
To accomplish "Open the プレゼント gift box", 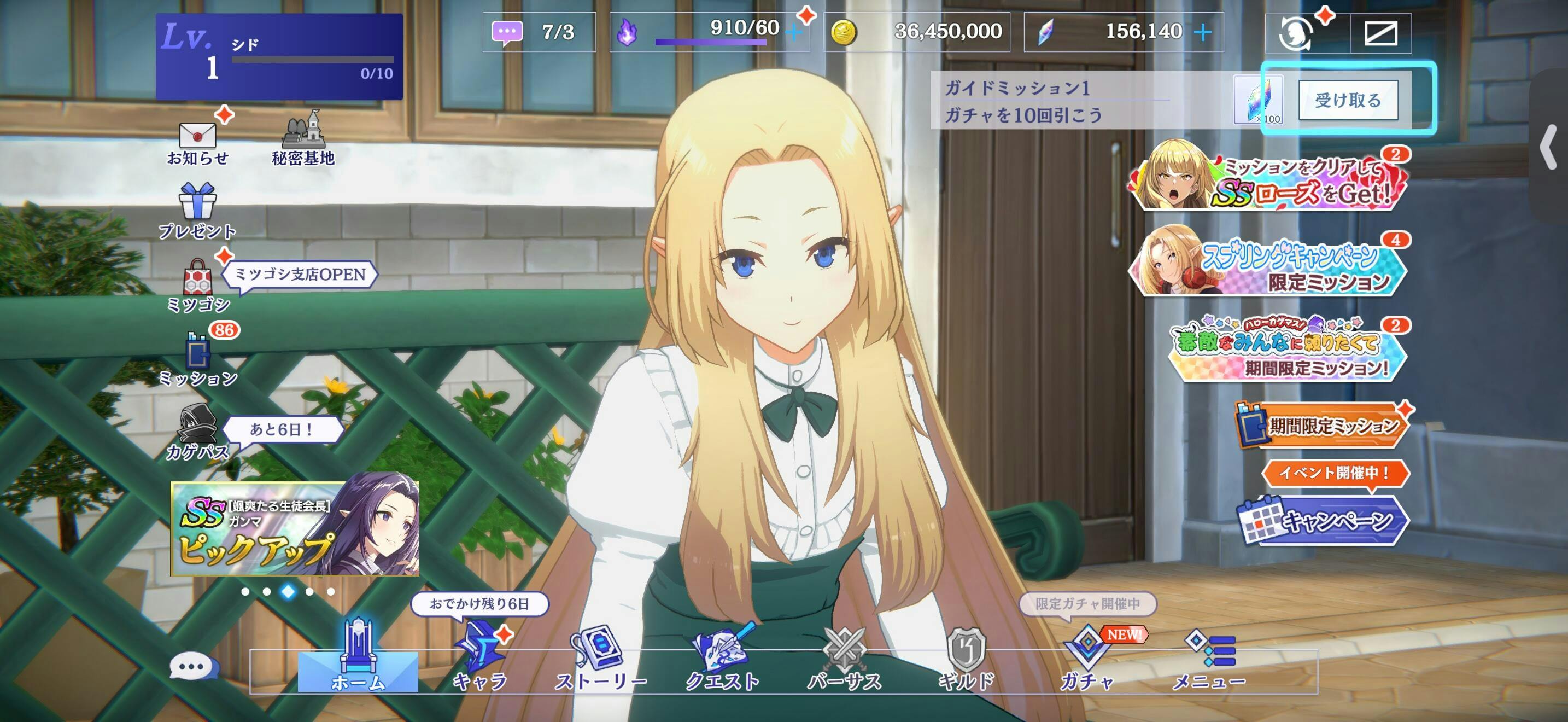I will (197, 210).
